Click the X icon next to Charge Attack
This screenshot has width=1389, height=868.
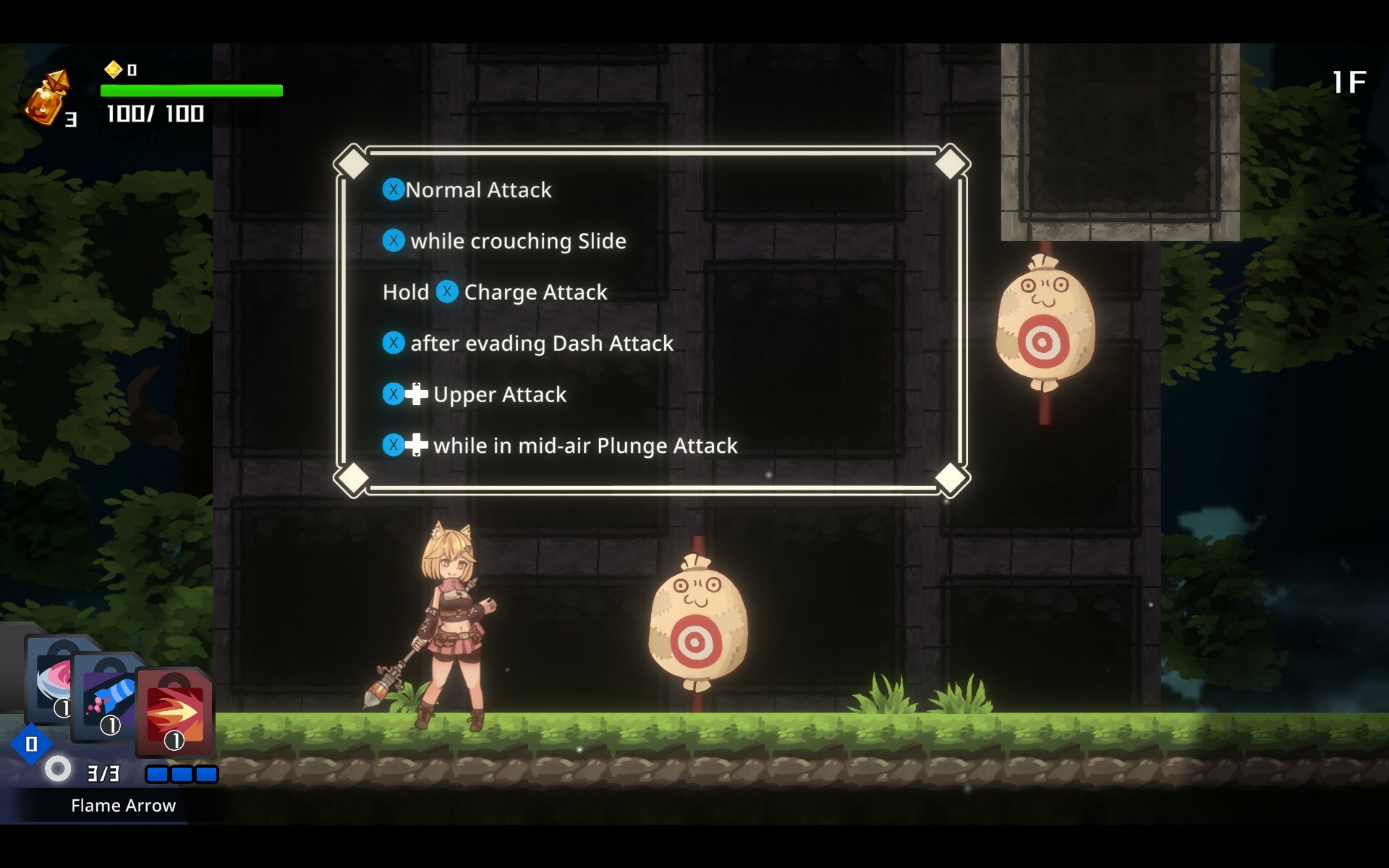pos(448,292)
